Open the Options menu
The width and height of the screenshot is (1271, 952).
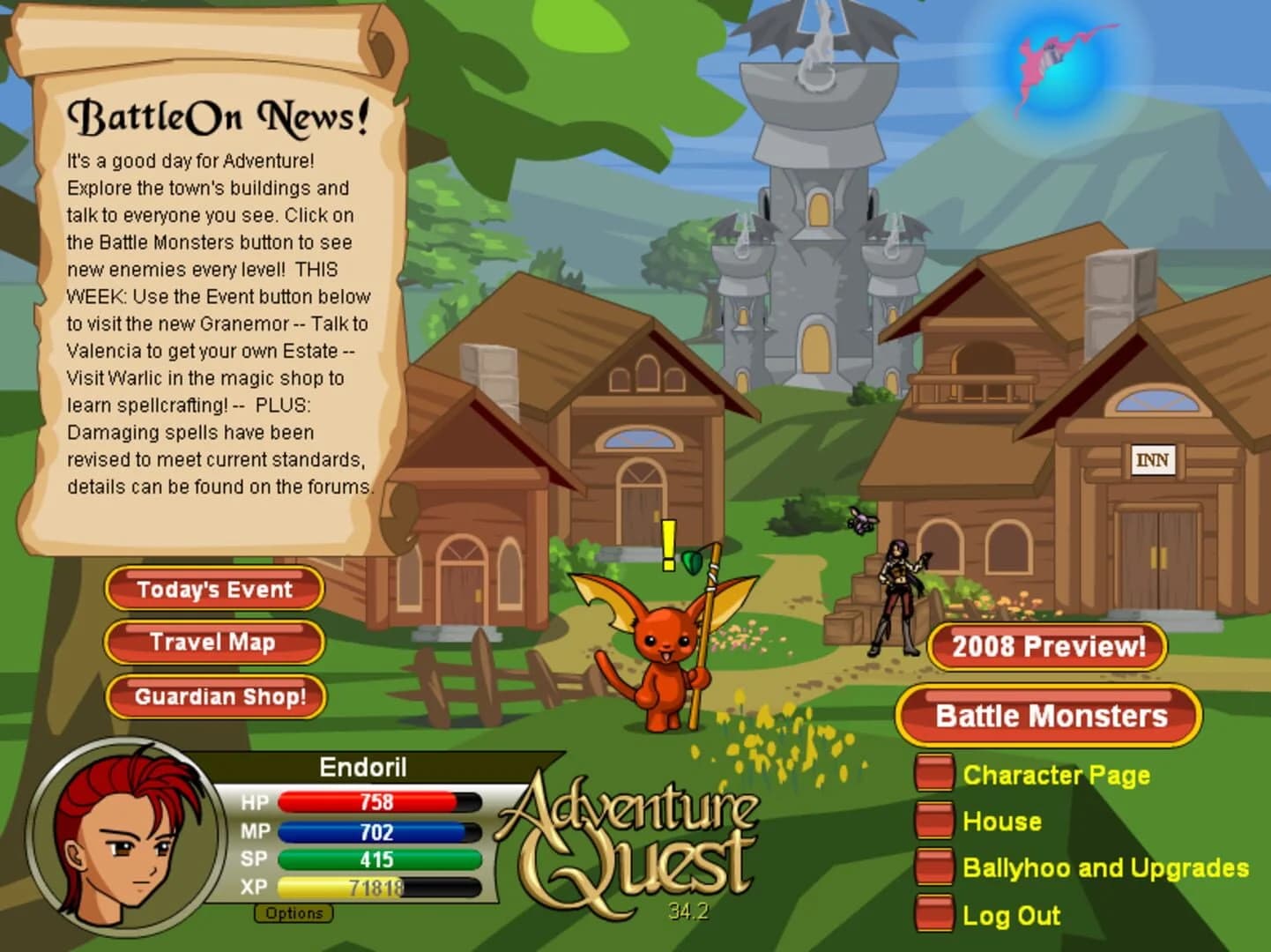(294, 913)
